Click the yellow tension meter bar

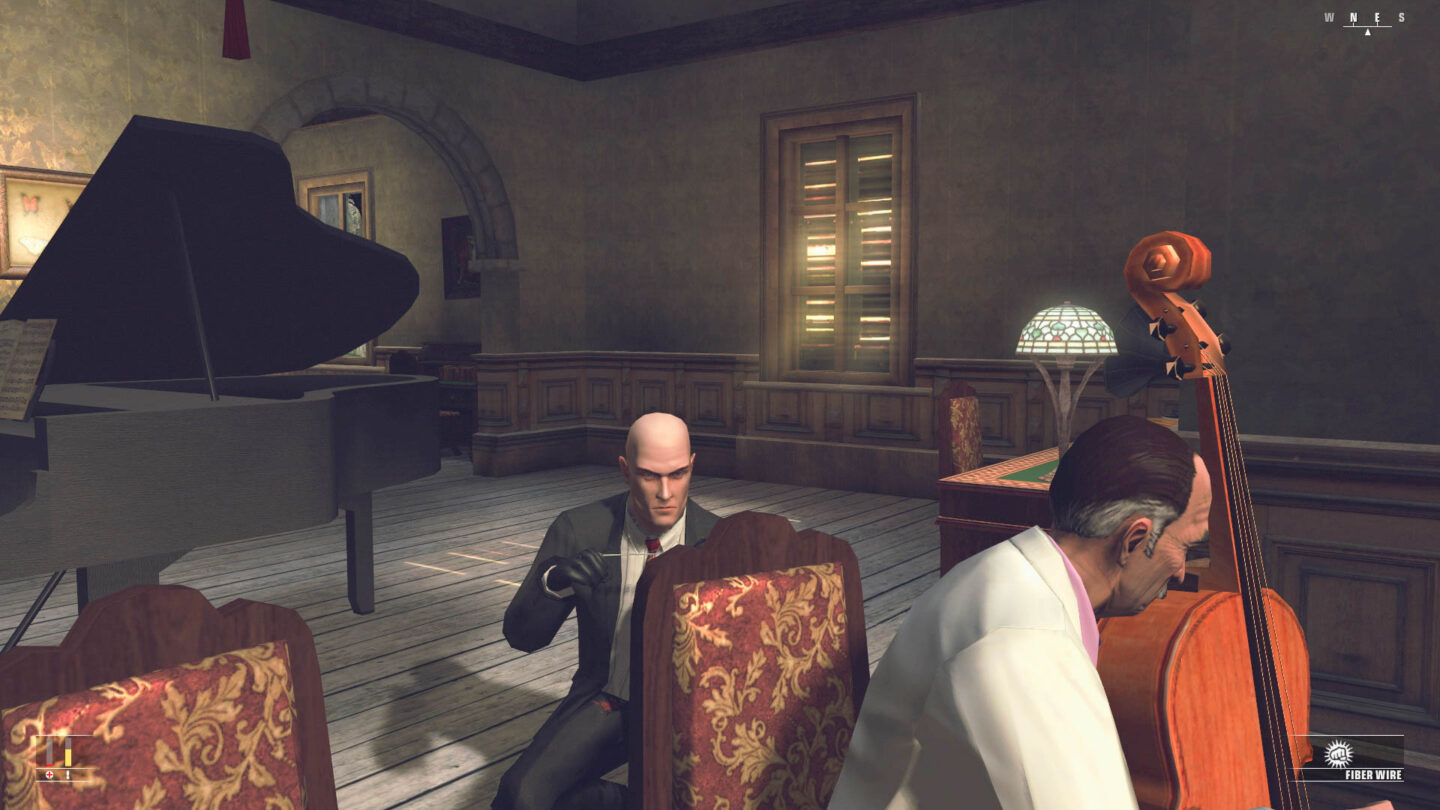tap(68, 757)
